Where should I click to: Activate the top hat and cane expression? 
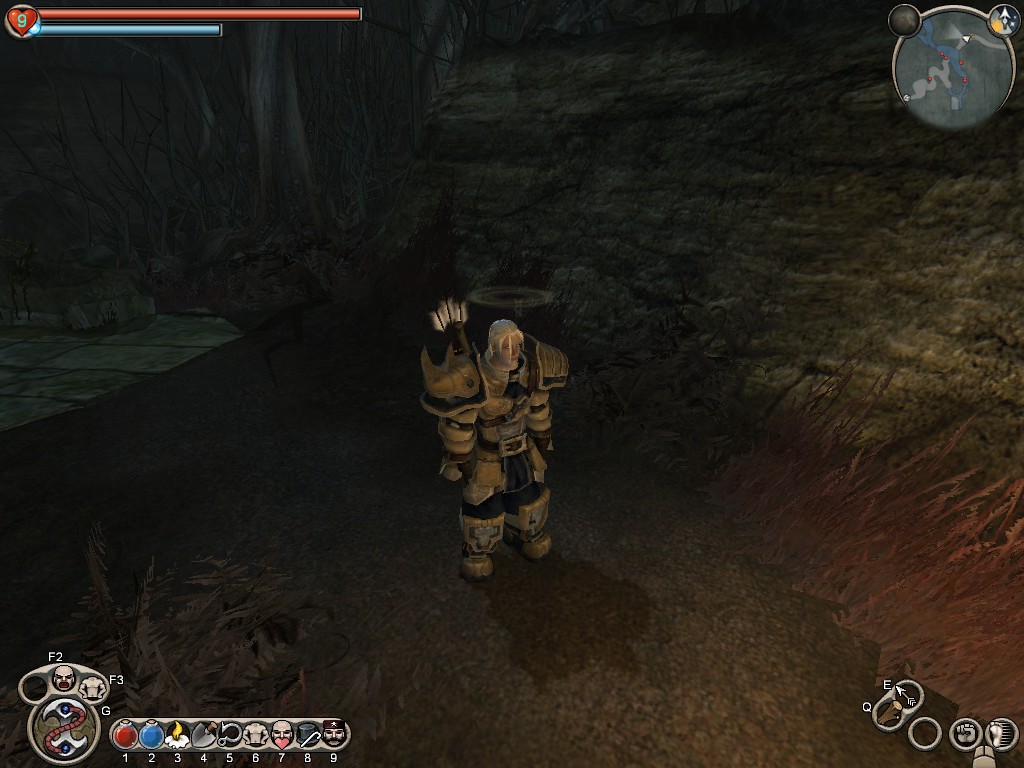307,736
